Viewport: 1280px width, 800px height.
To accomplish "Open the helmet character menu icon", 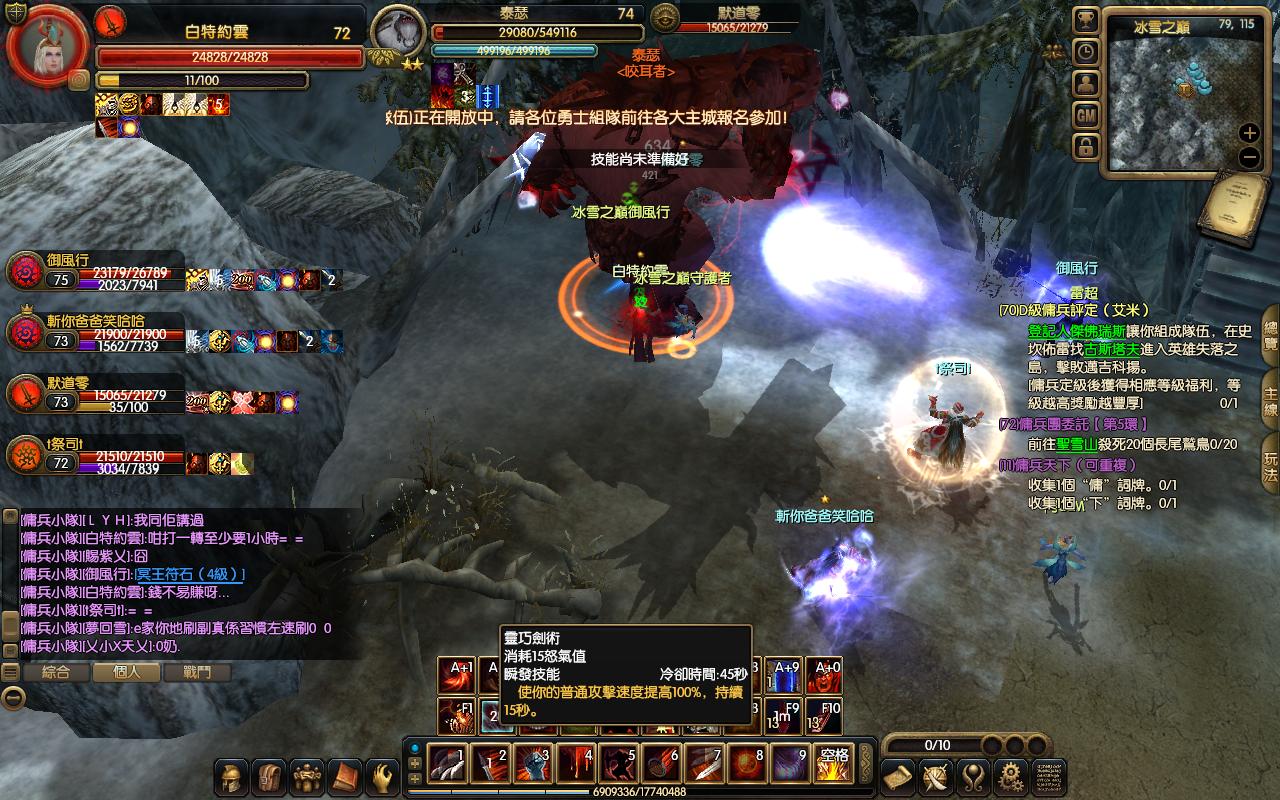I will (233, 776).
